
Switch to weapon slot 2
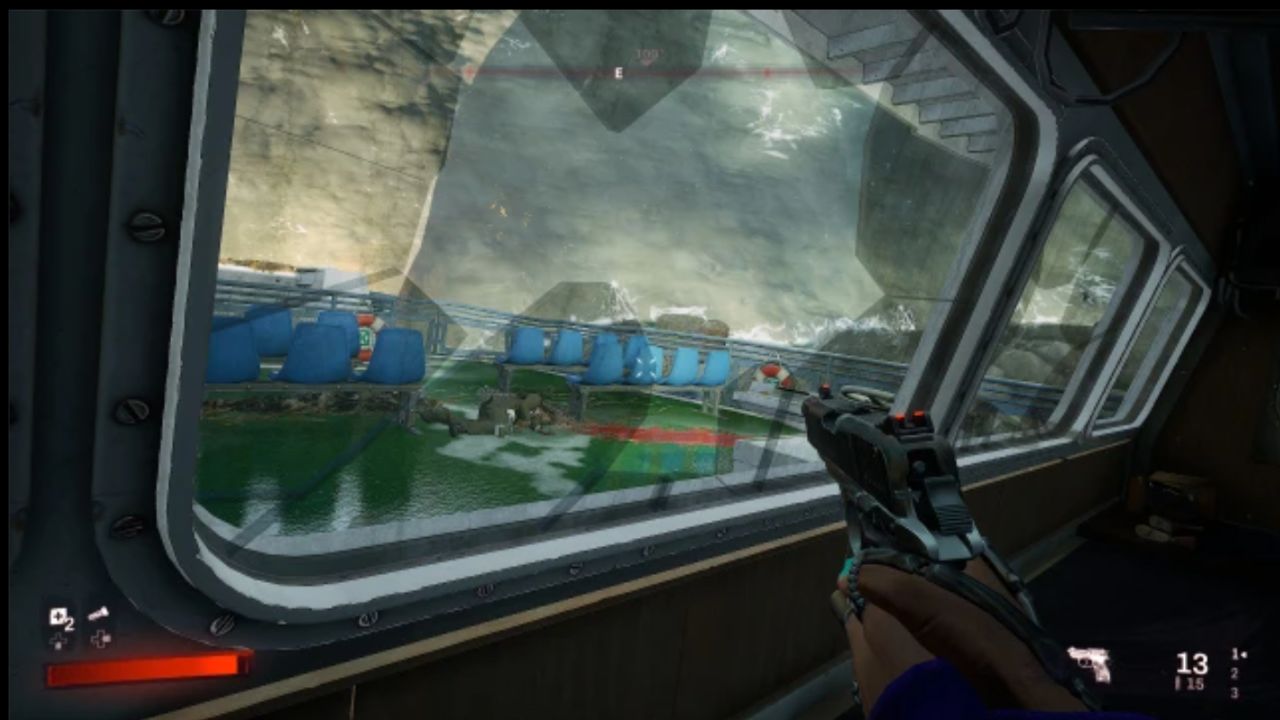1234,673
